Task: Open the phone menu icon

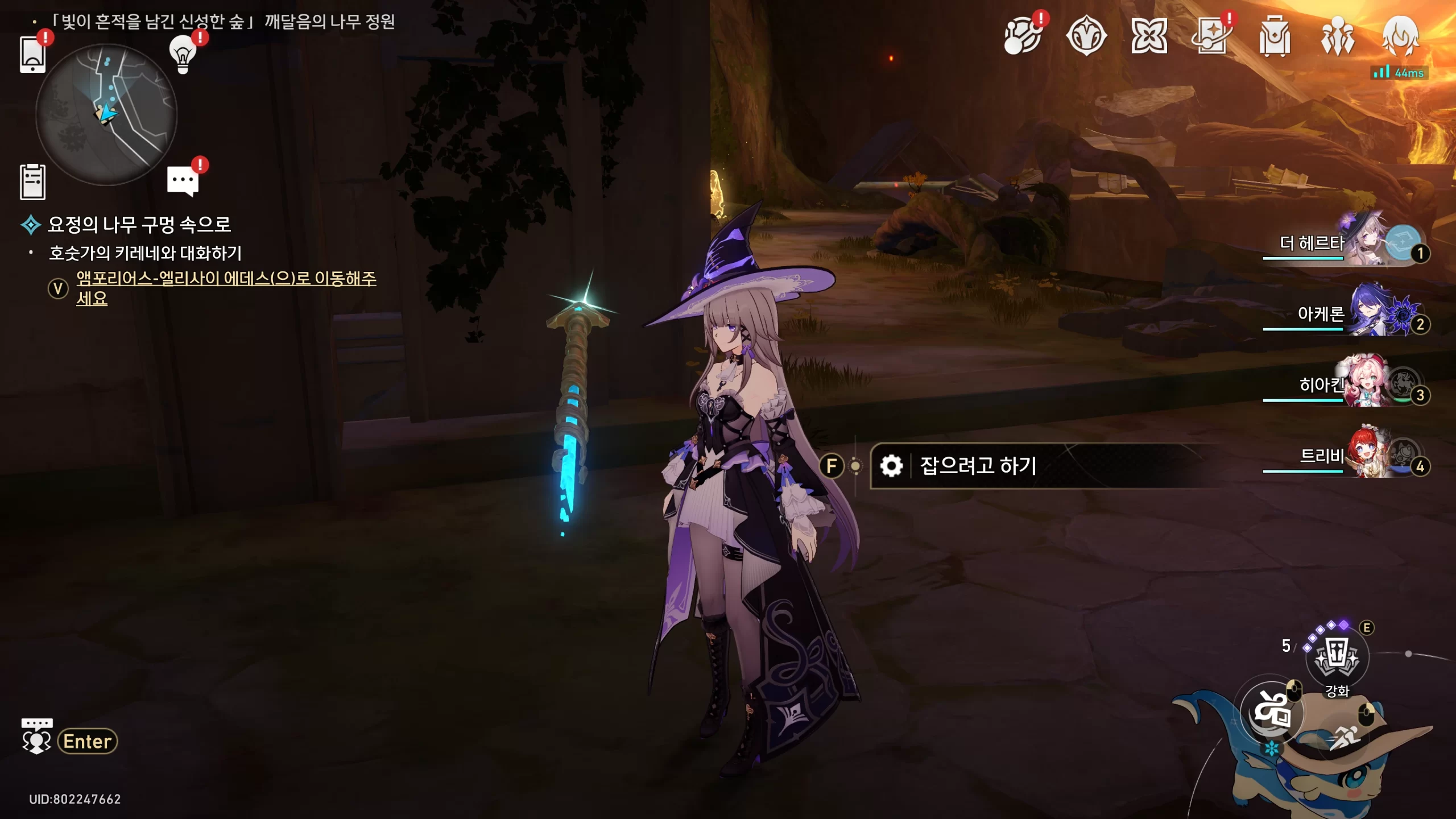Action: pyautogui.click(x=32, y=55)
